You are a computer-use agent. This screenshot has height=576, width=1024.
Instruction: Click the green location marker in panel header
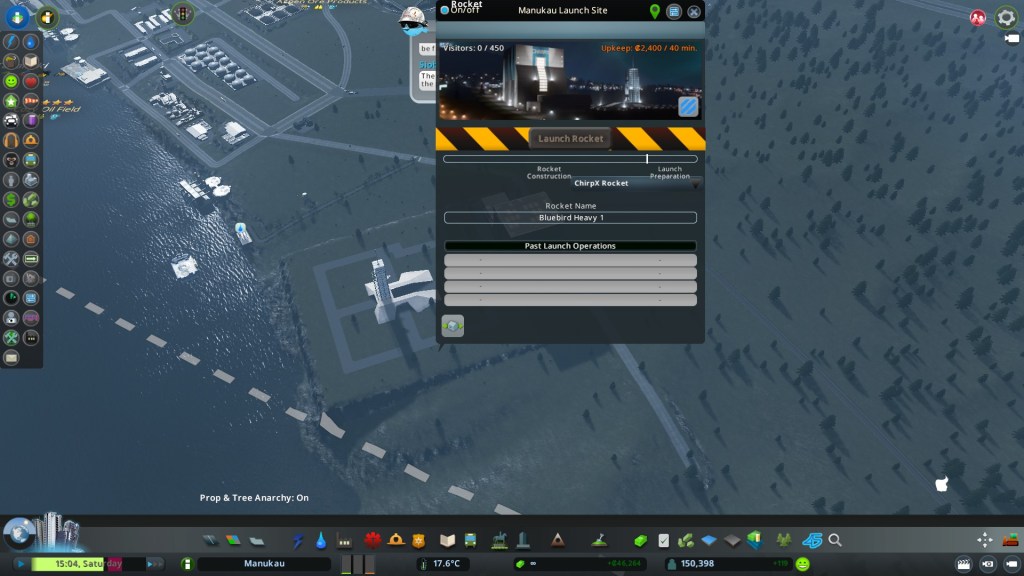click(x=655, y=12)
